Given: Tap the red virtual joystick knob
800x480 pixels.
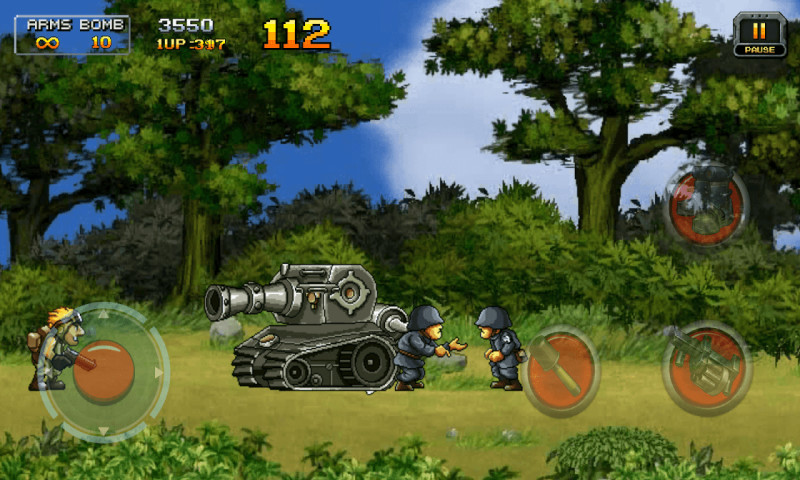Looking at the screenshot, I should point(105,371).
